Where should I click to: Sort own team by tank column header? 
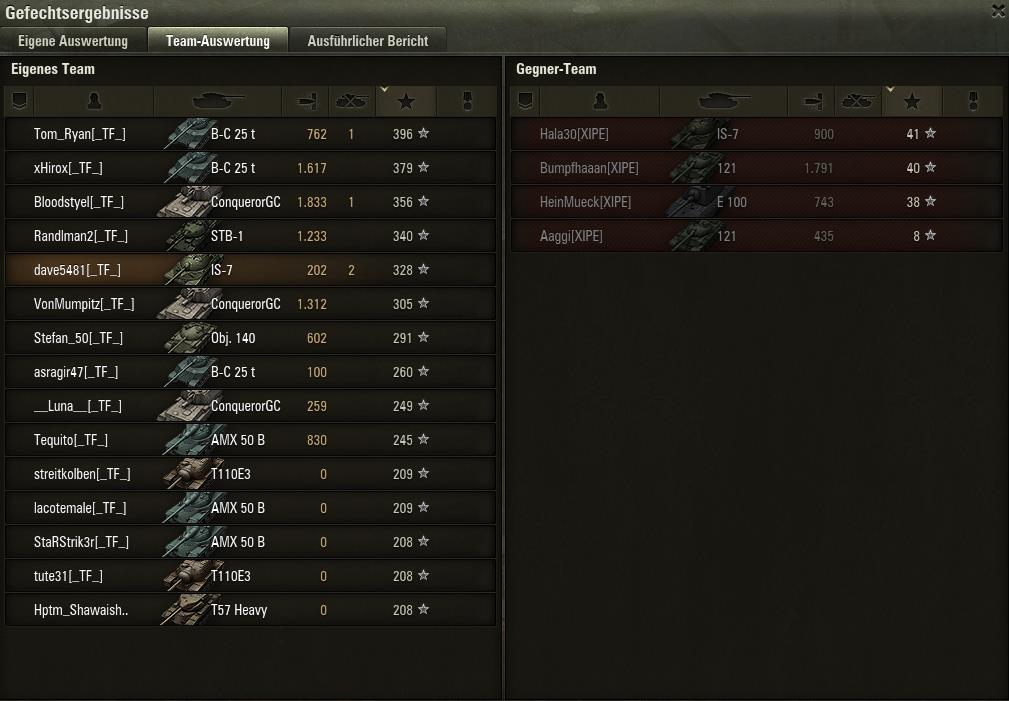pos(217,101)
